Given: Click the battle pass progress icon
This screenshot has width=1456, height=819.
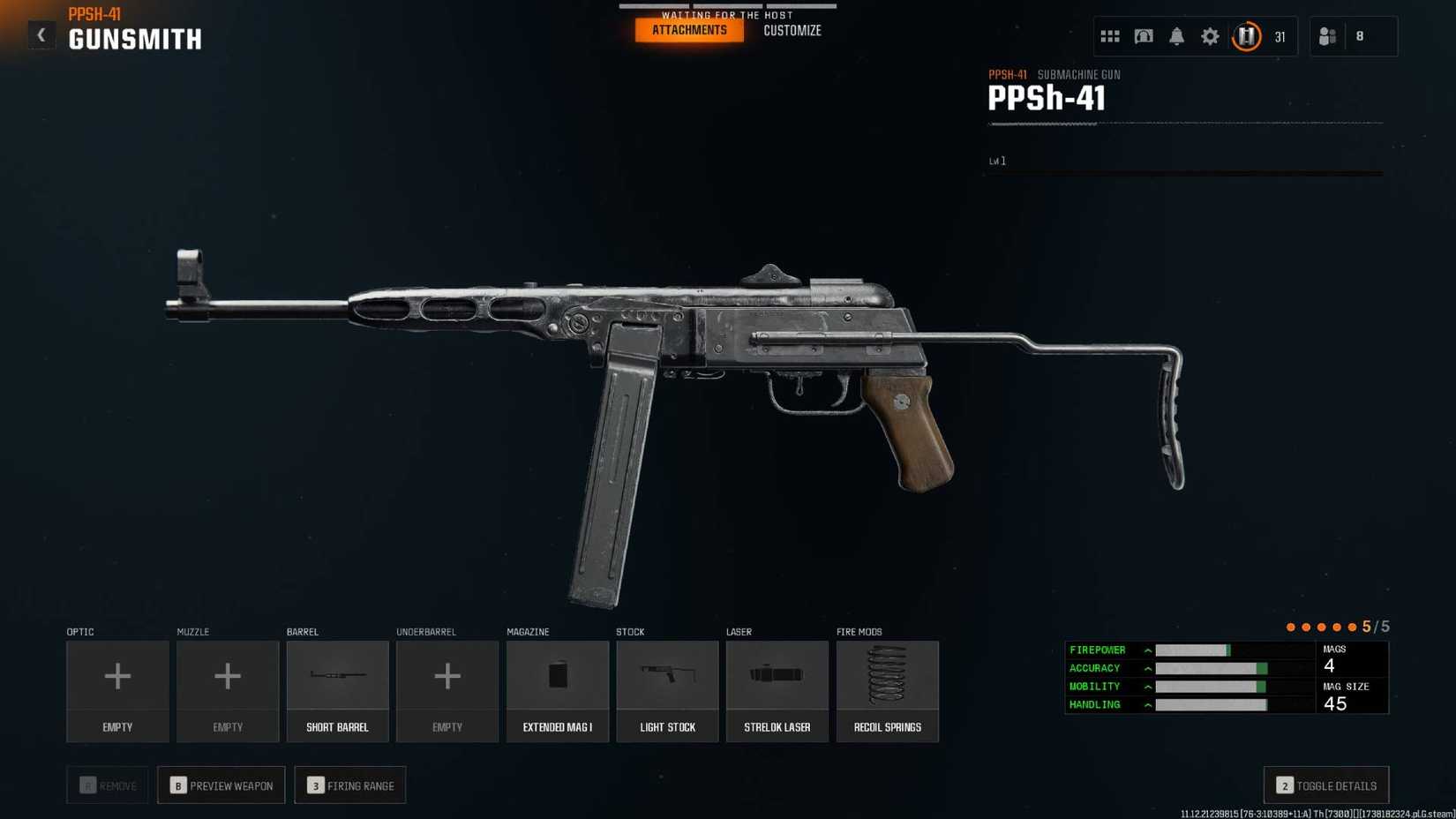Looking at the screenshot, I should point(1246,36).
